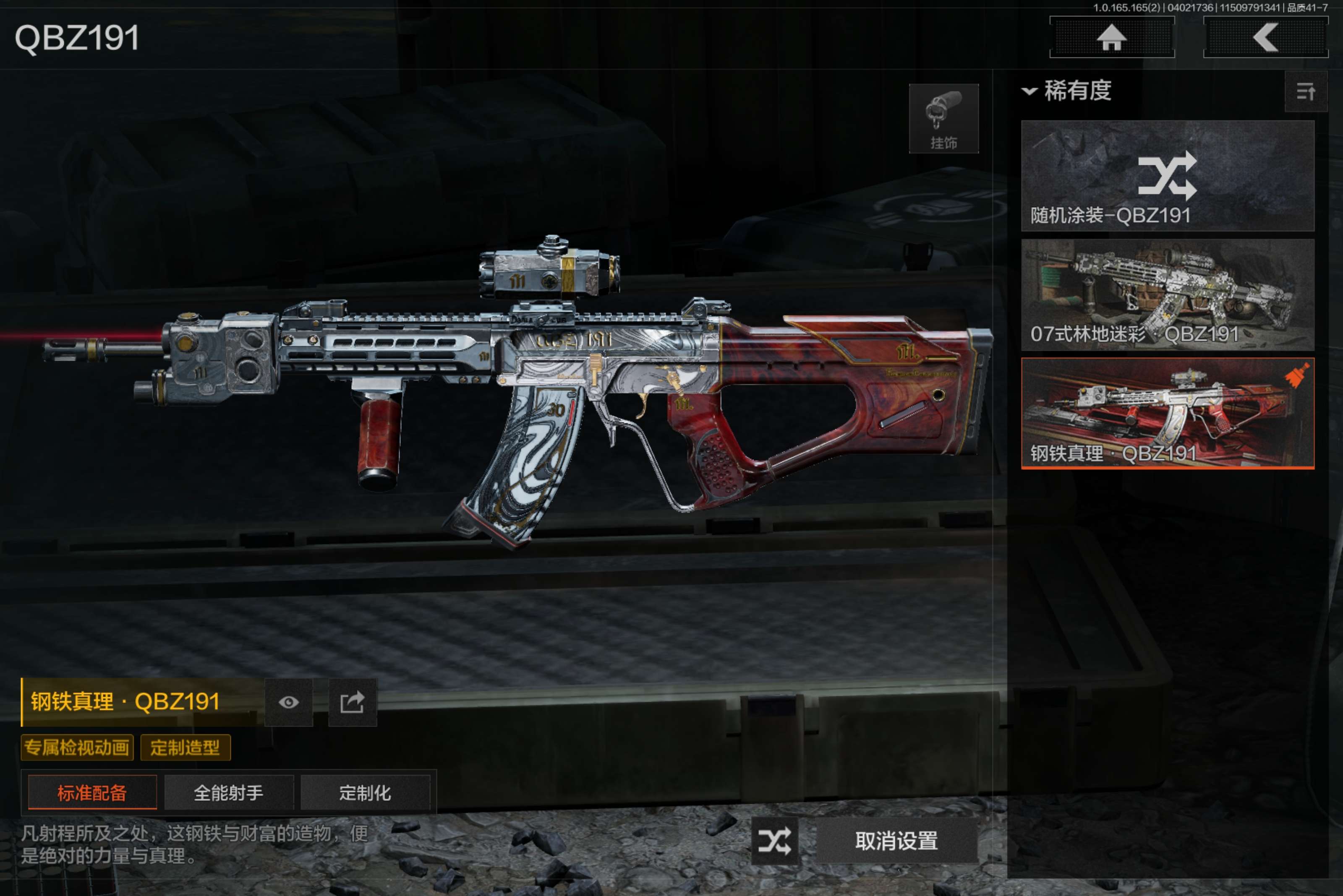Viewport: 1343px width, 896px height.
Task: Open the 挂饰 charm slot
Action: 943,119
